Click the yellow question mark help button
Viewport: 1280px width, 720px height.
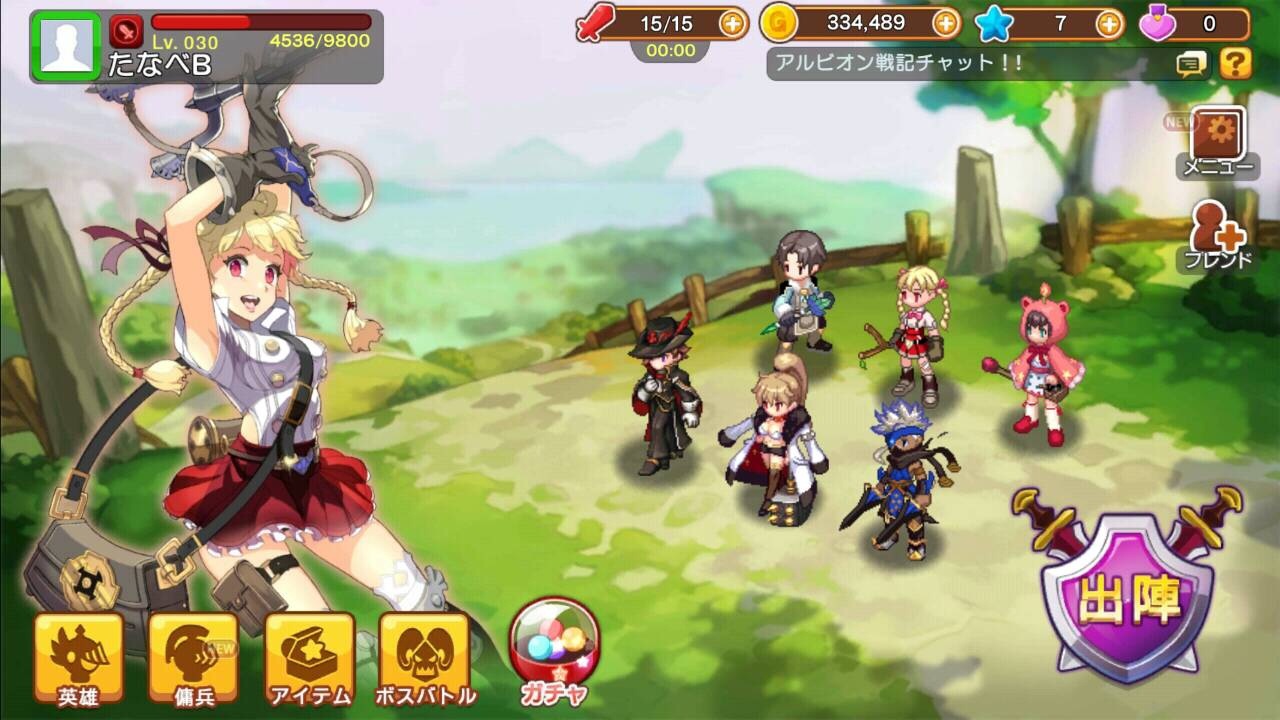pyautogui.click(x=1235, y=64)
